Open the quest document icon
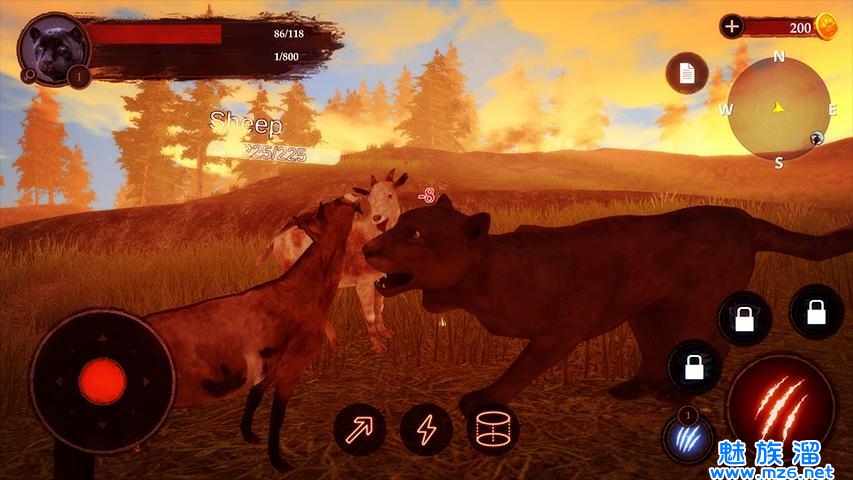The image size is (853, 480). coord(687,73)
